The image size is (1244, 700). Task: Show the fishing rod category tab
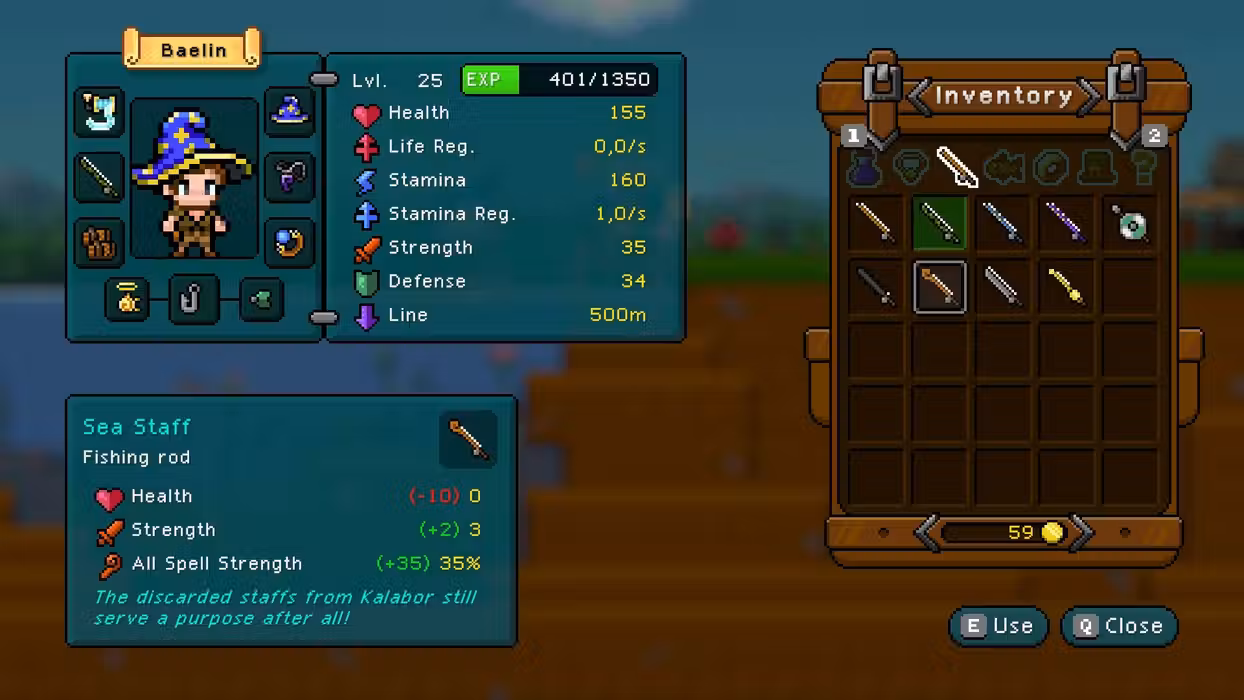[x=957, y=167]
